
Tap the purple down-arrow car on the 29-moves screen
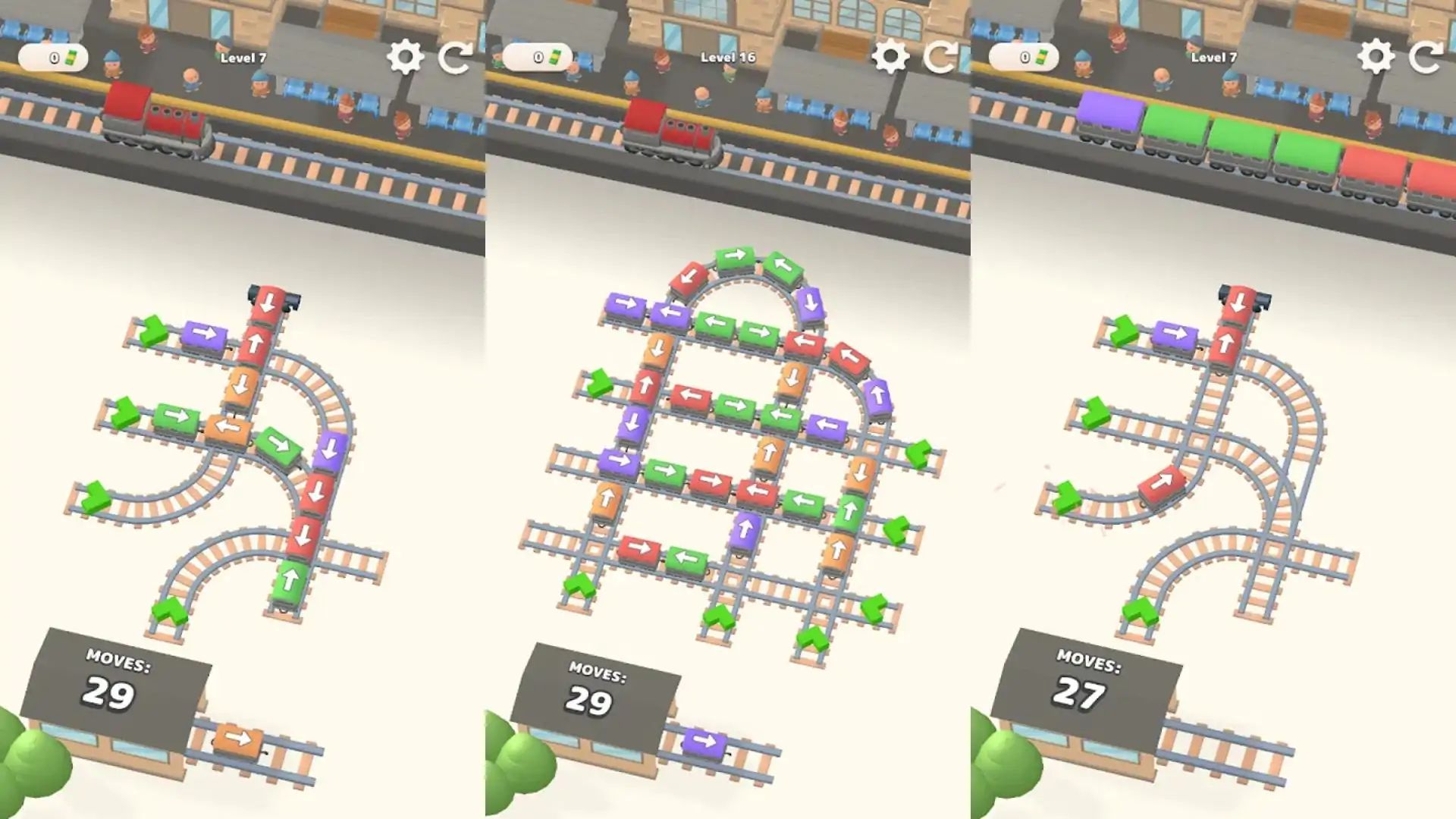click(x=330, y=450)
